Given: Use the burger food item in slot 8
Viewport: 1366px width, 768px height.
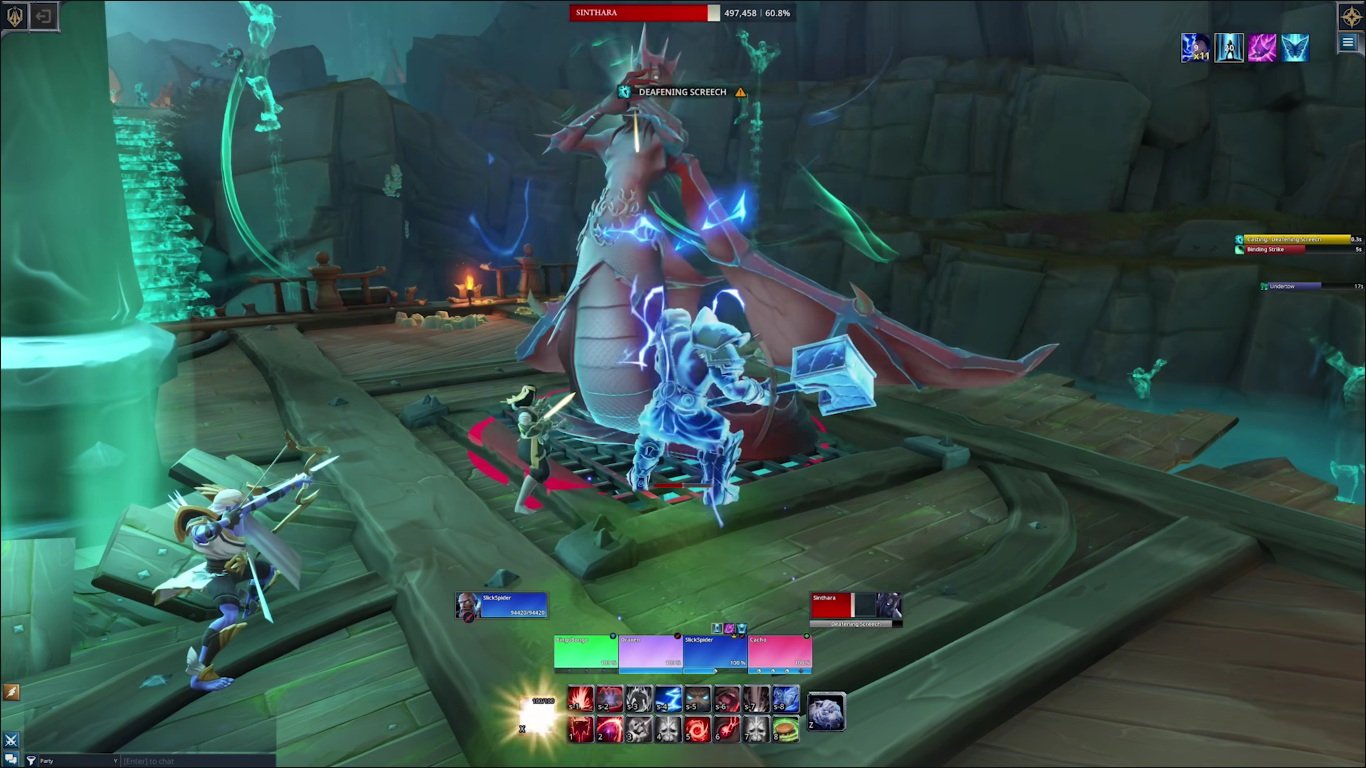Looking at the screenshot, I should click(786, 729).
